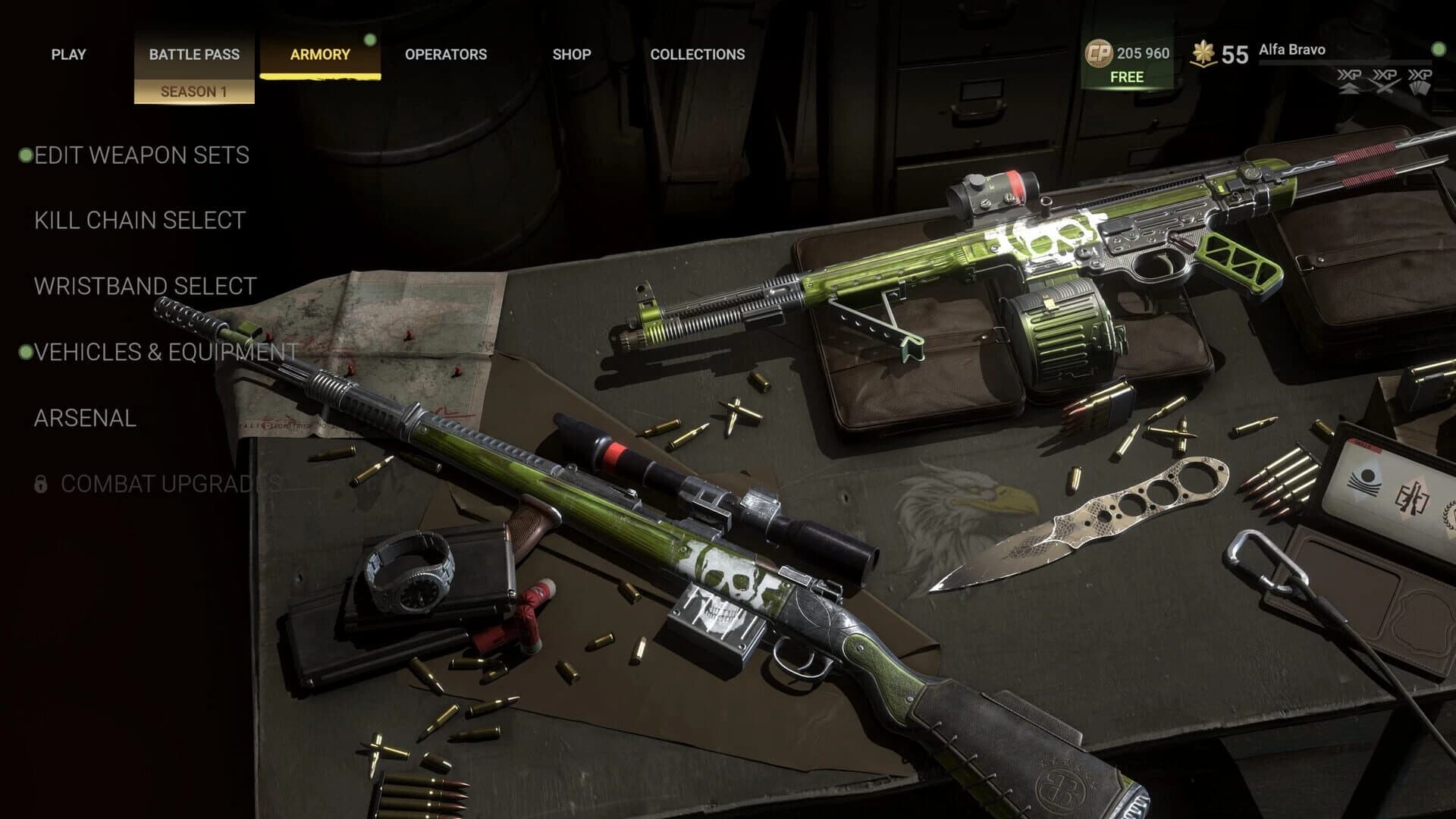Switch to the Collections tab
The height and width of the screenshot is (819, 1456).
[x=698, y=54]
